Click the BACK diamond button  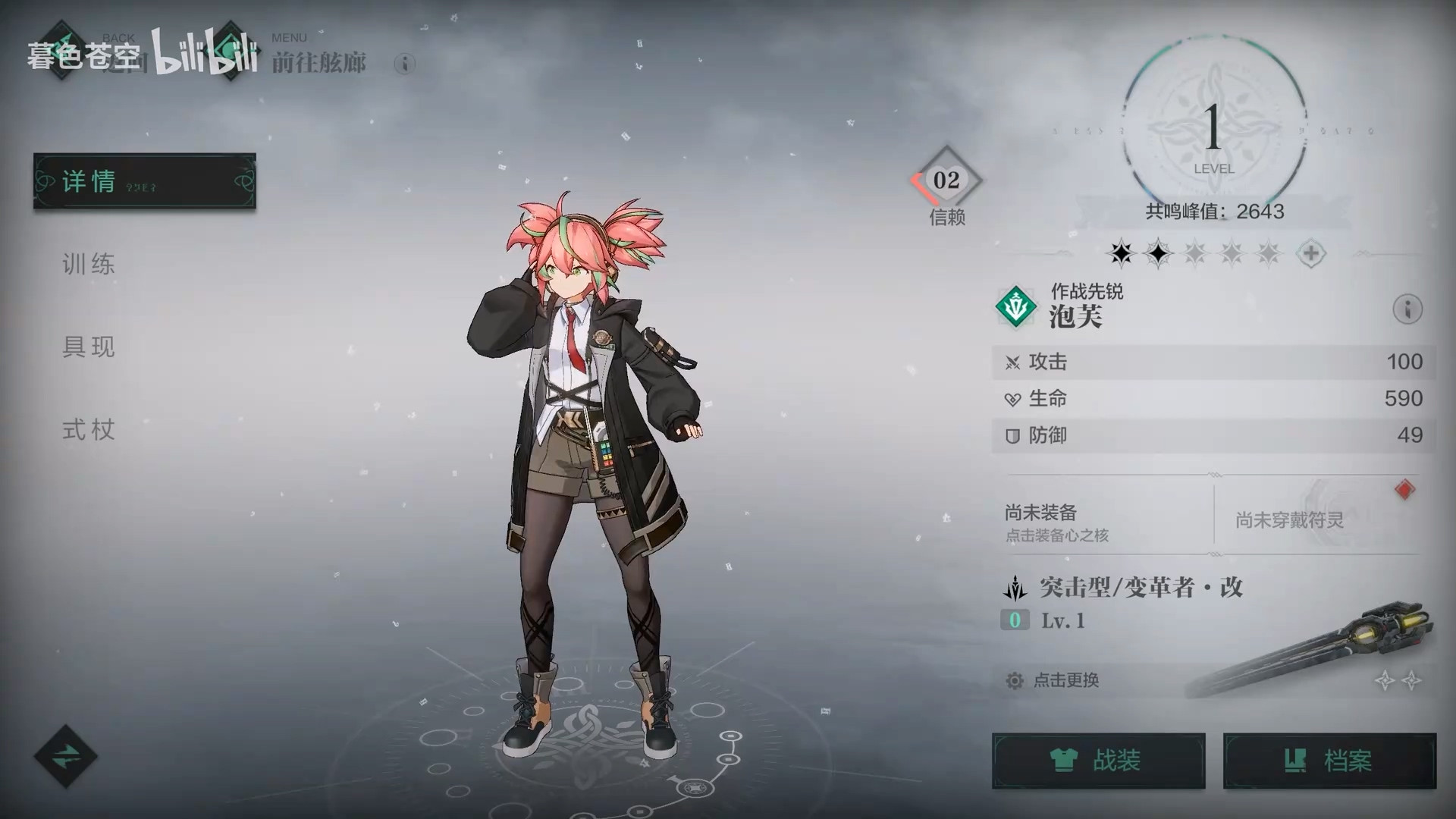62,52
